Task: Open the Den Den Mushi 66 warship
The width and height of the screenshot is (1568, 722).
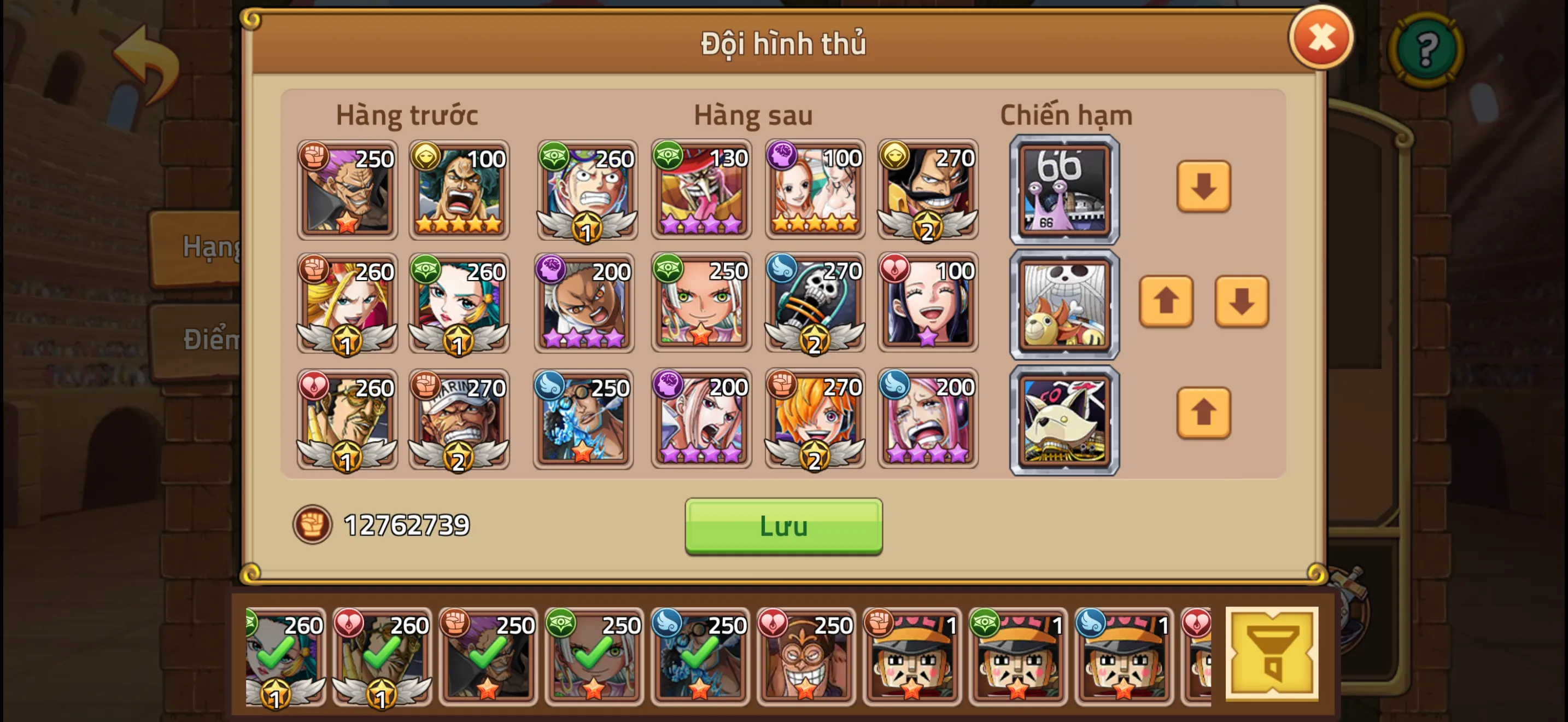Action: (1064, 190)
